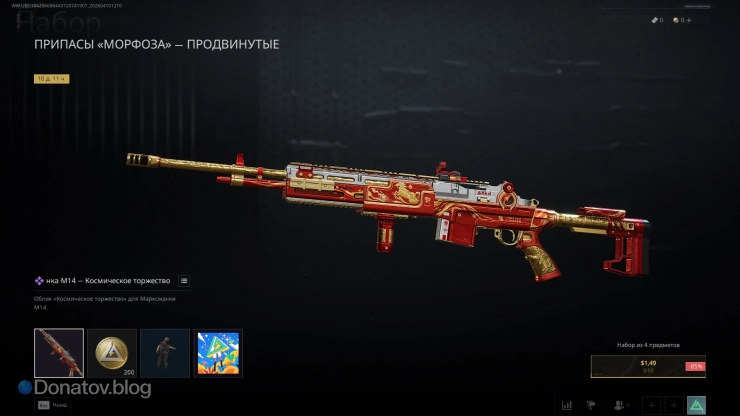The image size is (740, 416).
Task: Select the 200 gold coins item
Action: [x=112, y=353]
